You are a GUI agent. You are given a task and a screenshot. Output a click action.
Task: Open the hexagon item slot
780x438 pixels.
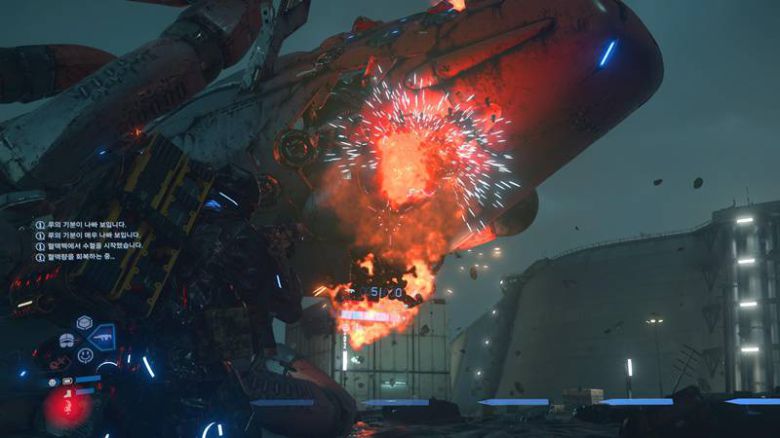(84, 322)
